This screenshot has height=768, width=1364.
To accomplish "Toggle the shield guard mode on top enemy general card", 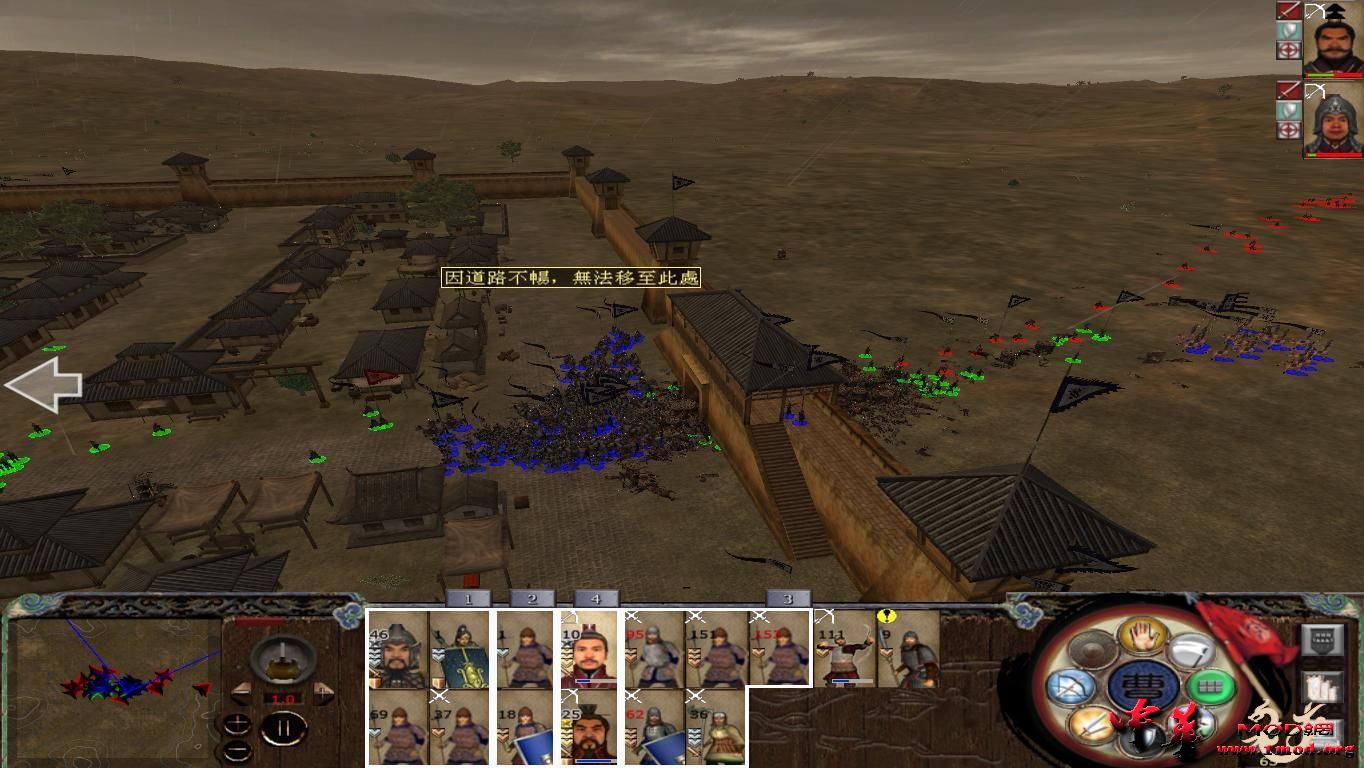I will pos(1288,29).
